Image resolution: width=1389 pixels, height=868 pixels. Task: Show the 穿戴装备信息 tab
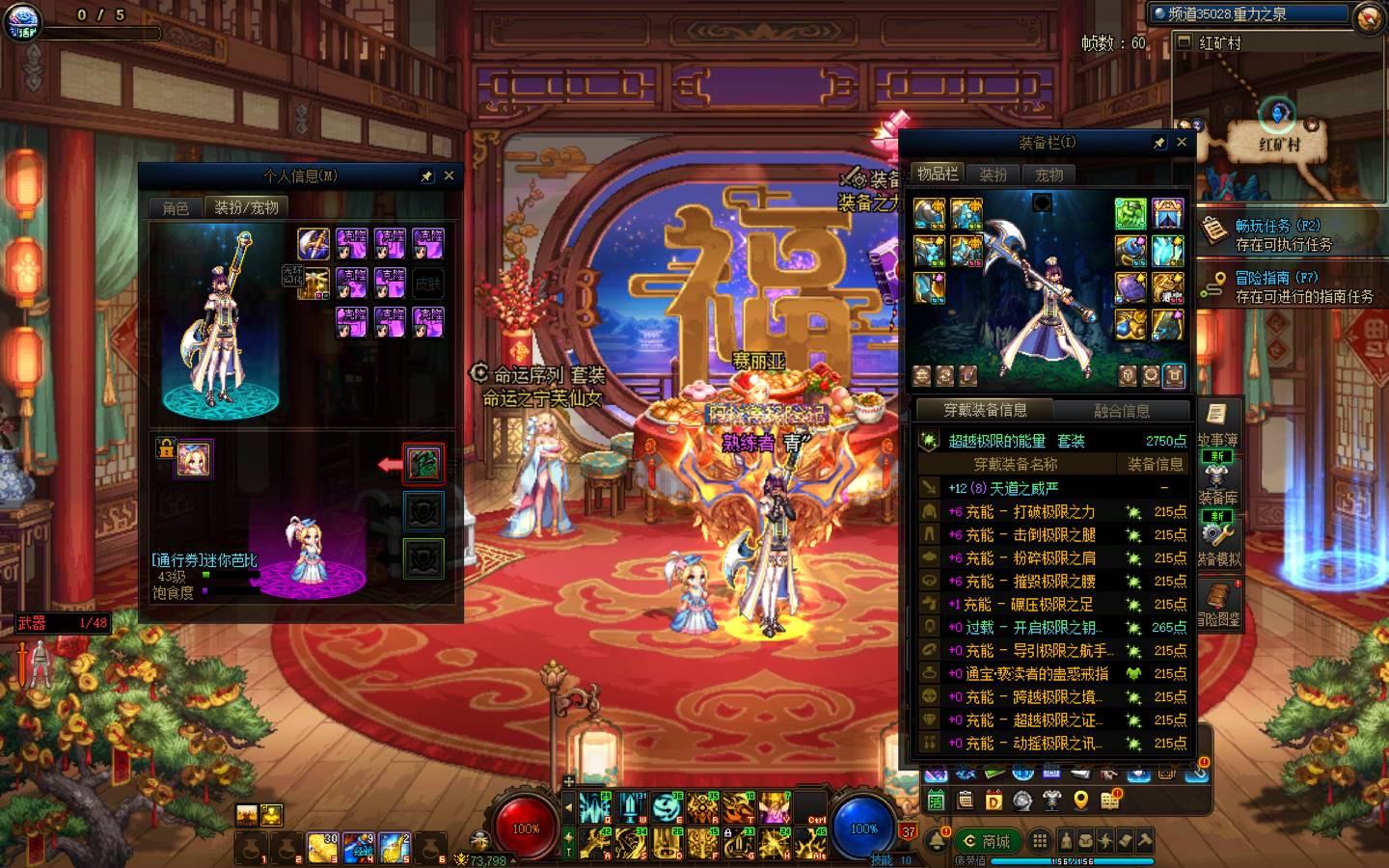(x=985, y=410)
